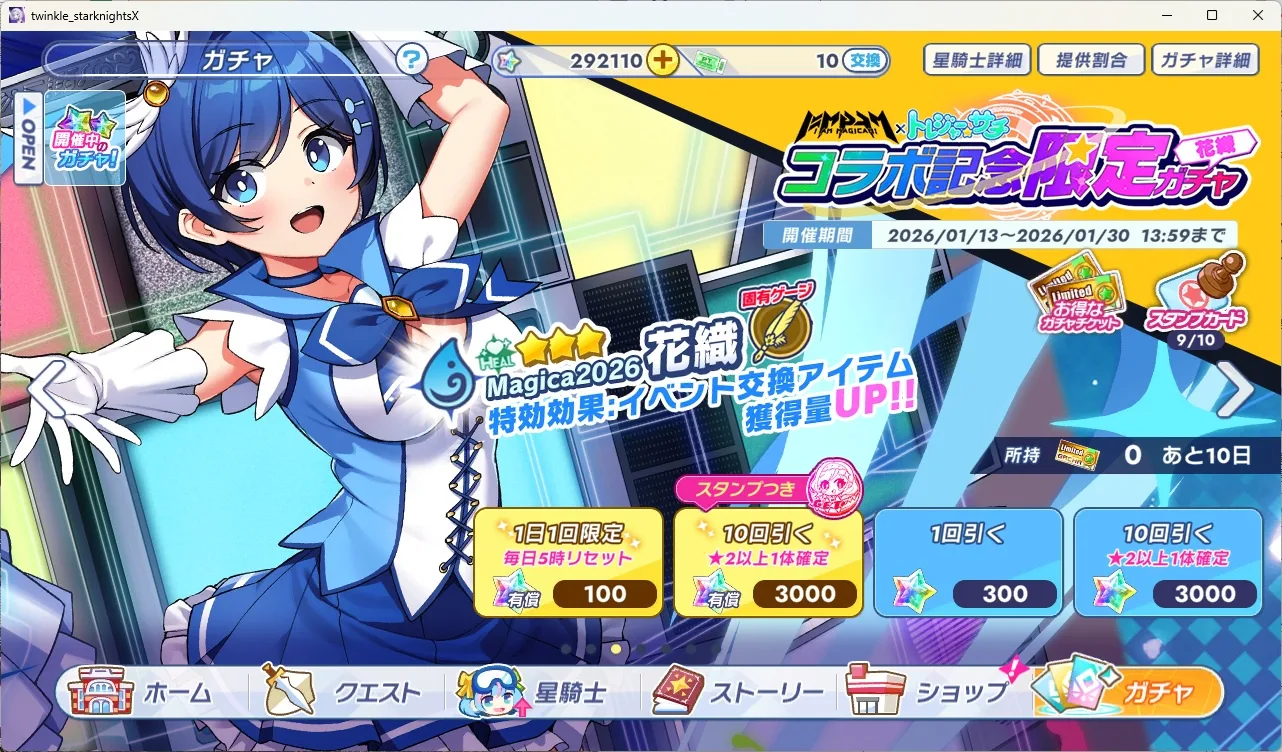
Task: Click the 交換 exchange button
Action: tap(865, 61)
